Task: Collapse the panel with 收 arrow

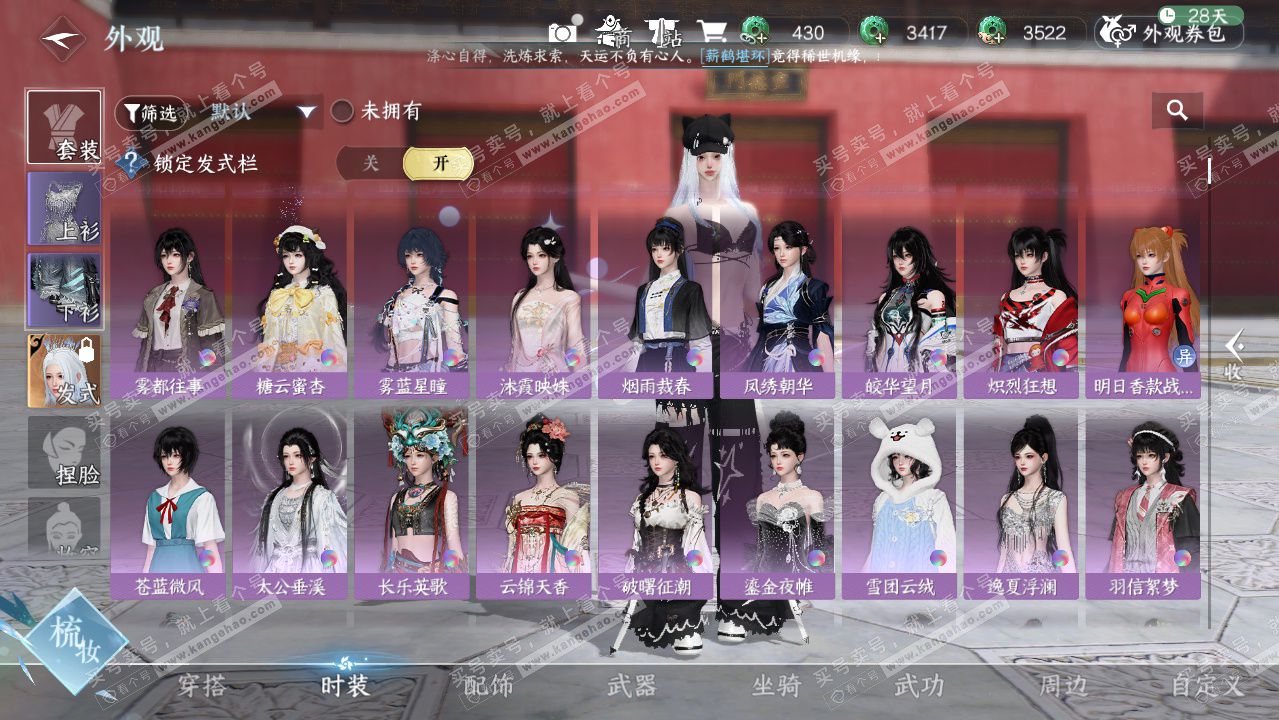Action: click(1234, 356)
